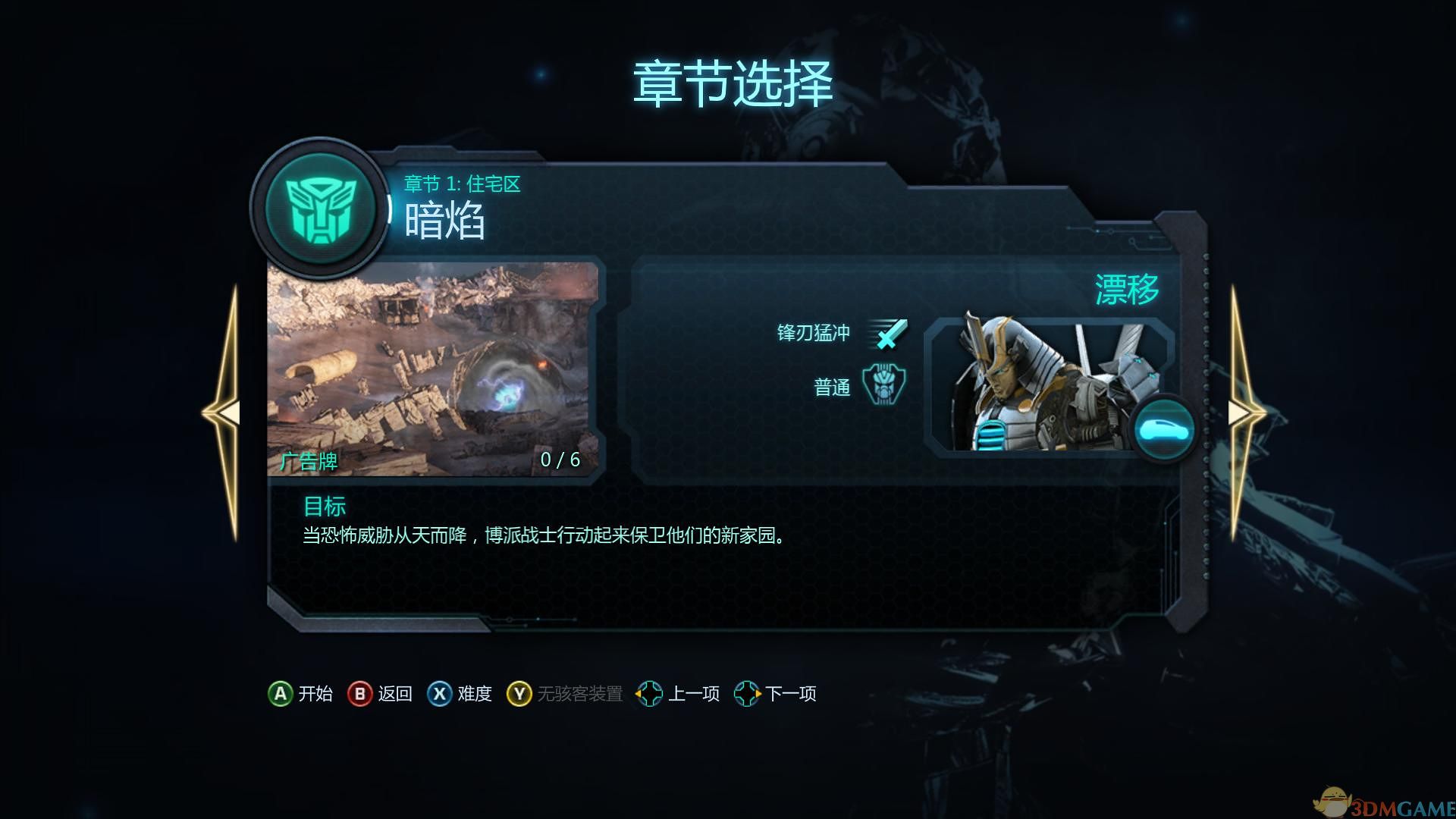Click the D-pad icon next to 上一项
Screen dimensions: 1456x819
[649, 693]
